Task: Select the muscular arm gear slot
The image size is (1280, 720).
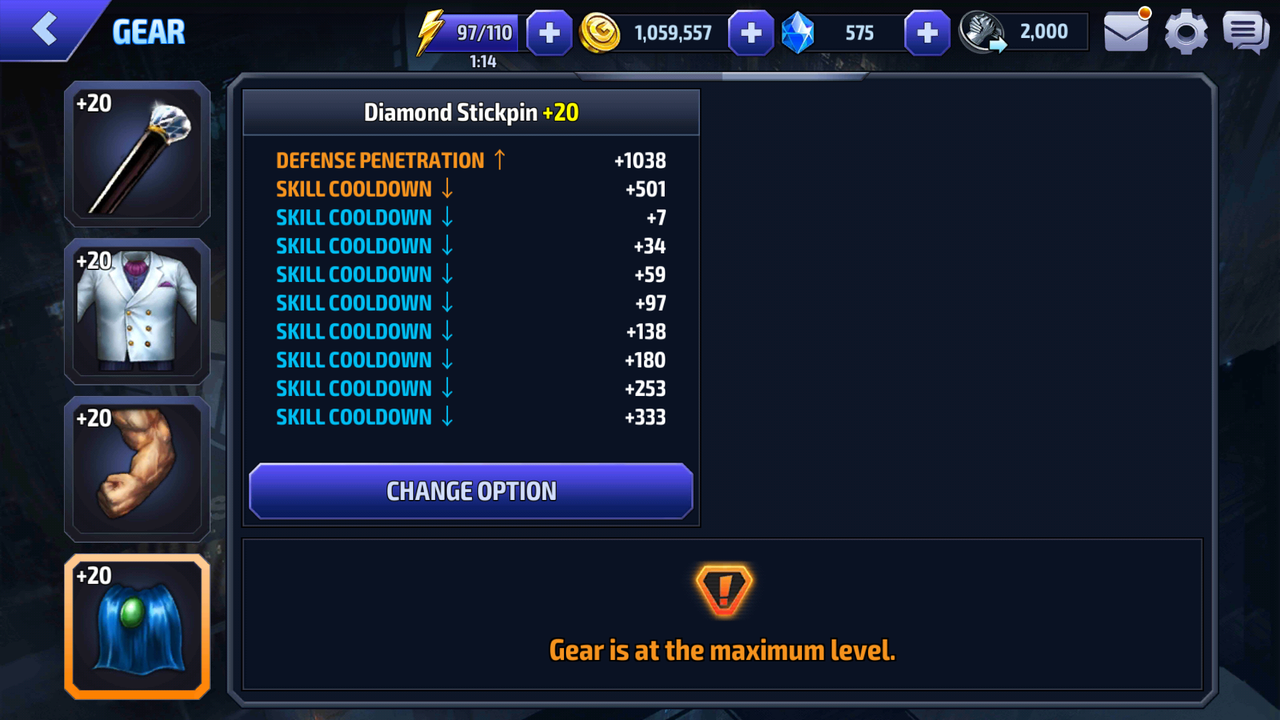Action: point(137,468)
